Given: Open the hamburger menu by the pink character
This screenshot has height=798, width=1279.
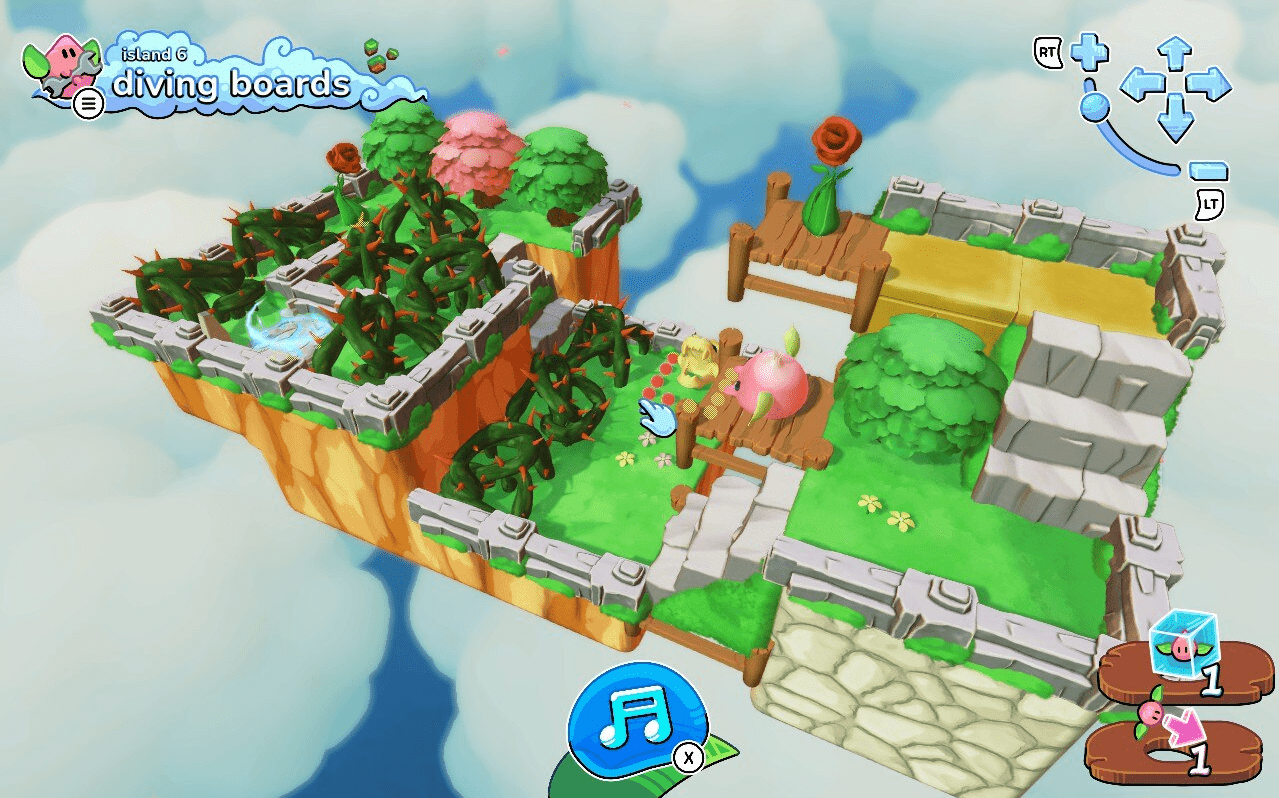Looking at the screenshot, I should (89, 102).
